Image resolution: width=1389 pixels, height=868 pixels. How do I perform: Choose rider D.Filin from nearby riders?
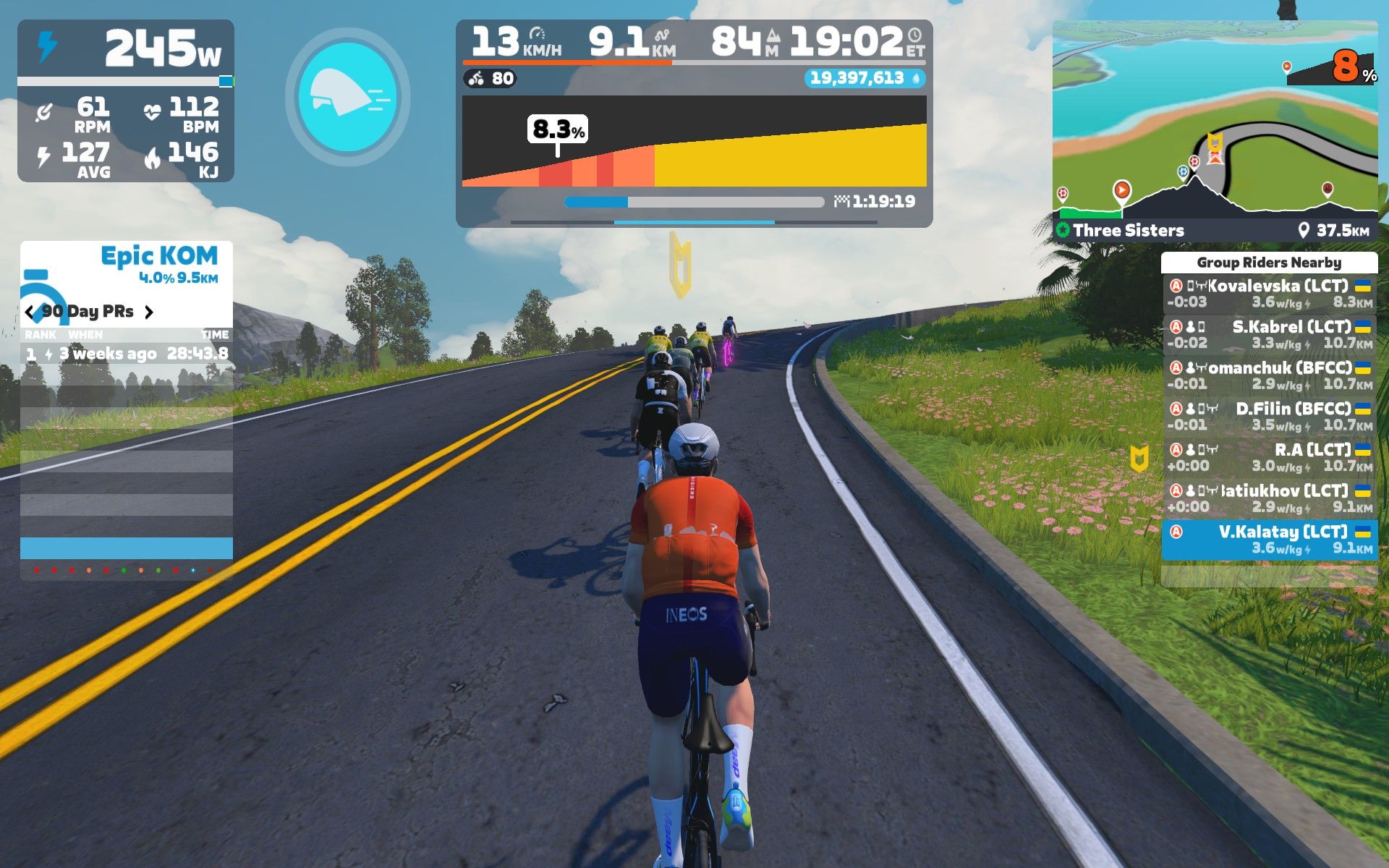[x=1269, y=417]
